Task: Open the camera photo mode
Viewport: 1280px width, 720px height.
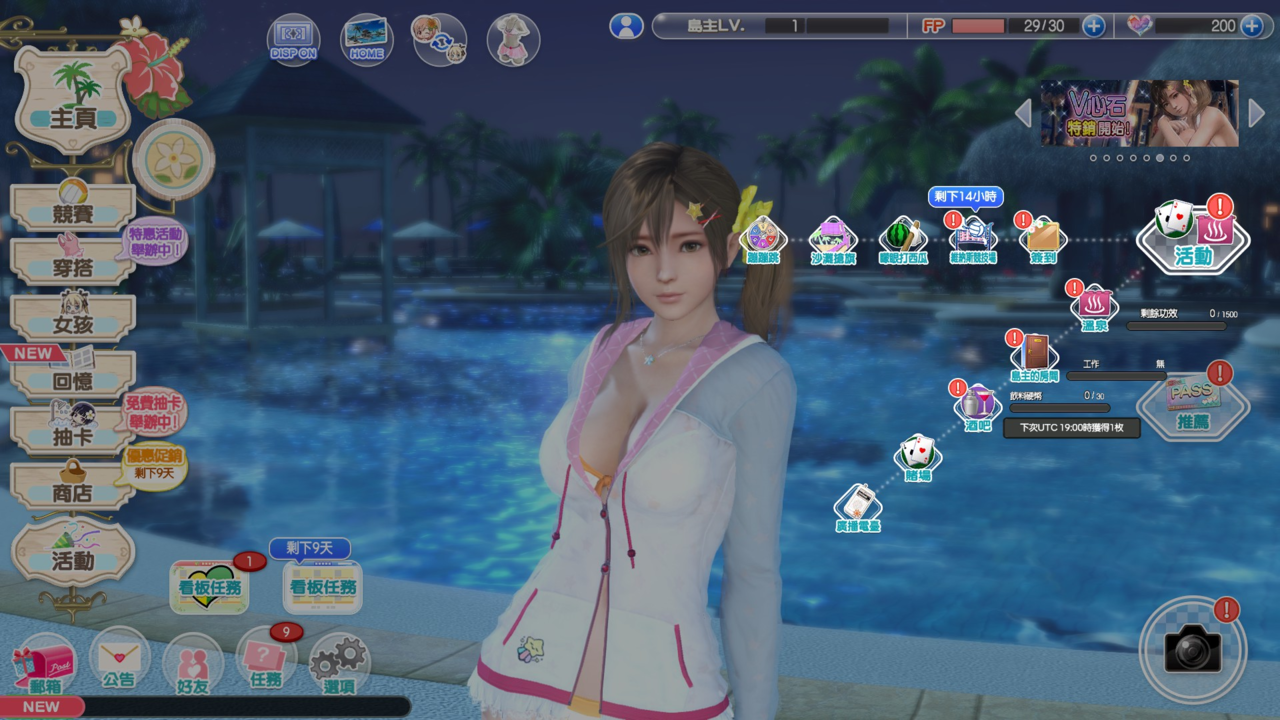Action: [1192, 650]
